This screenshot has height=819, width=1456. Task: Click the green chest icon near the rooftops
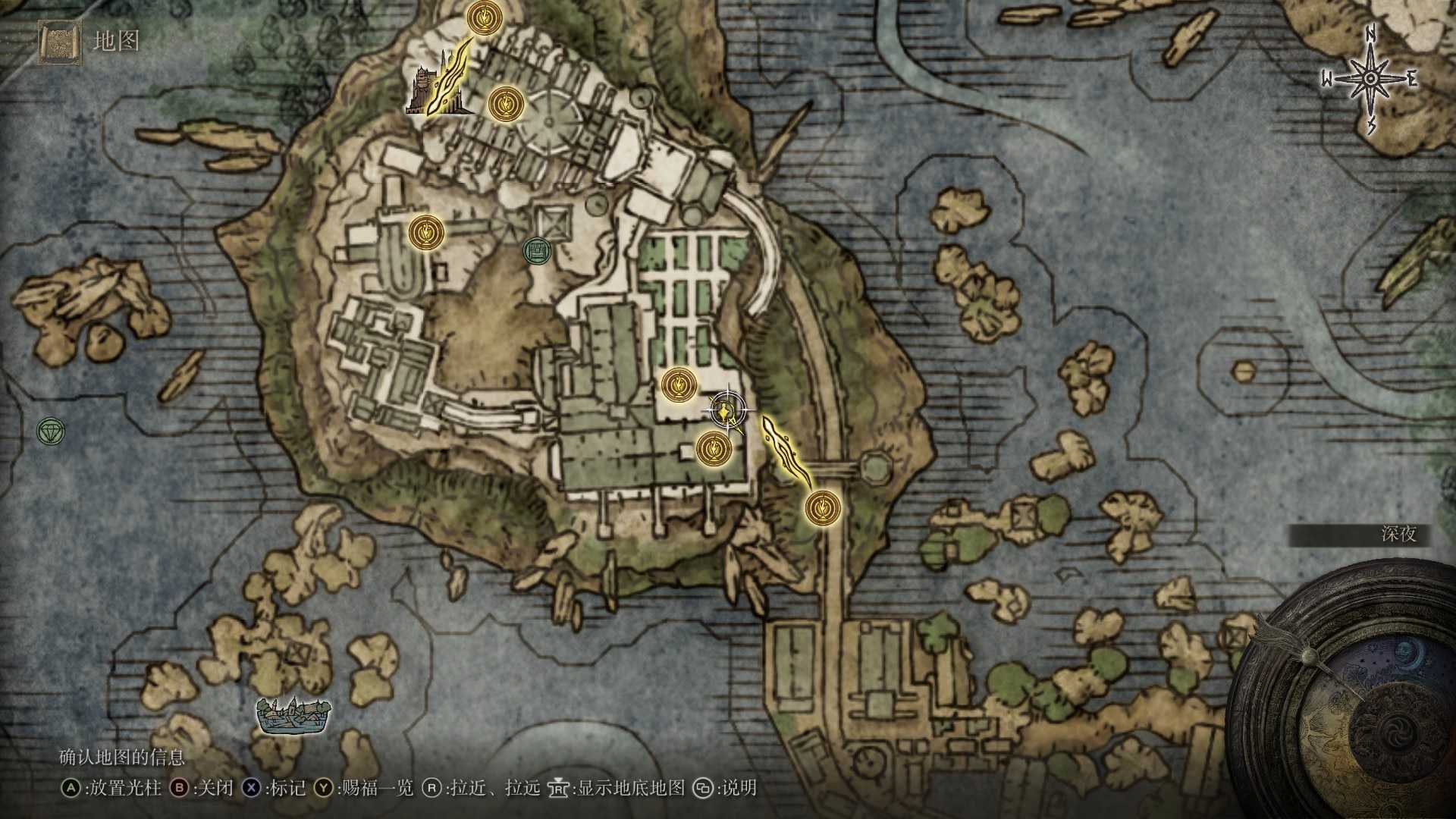[x=536, y=251]
